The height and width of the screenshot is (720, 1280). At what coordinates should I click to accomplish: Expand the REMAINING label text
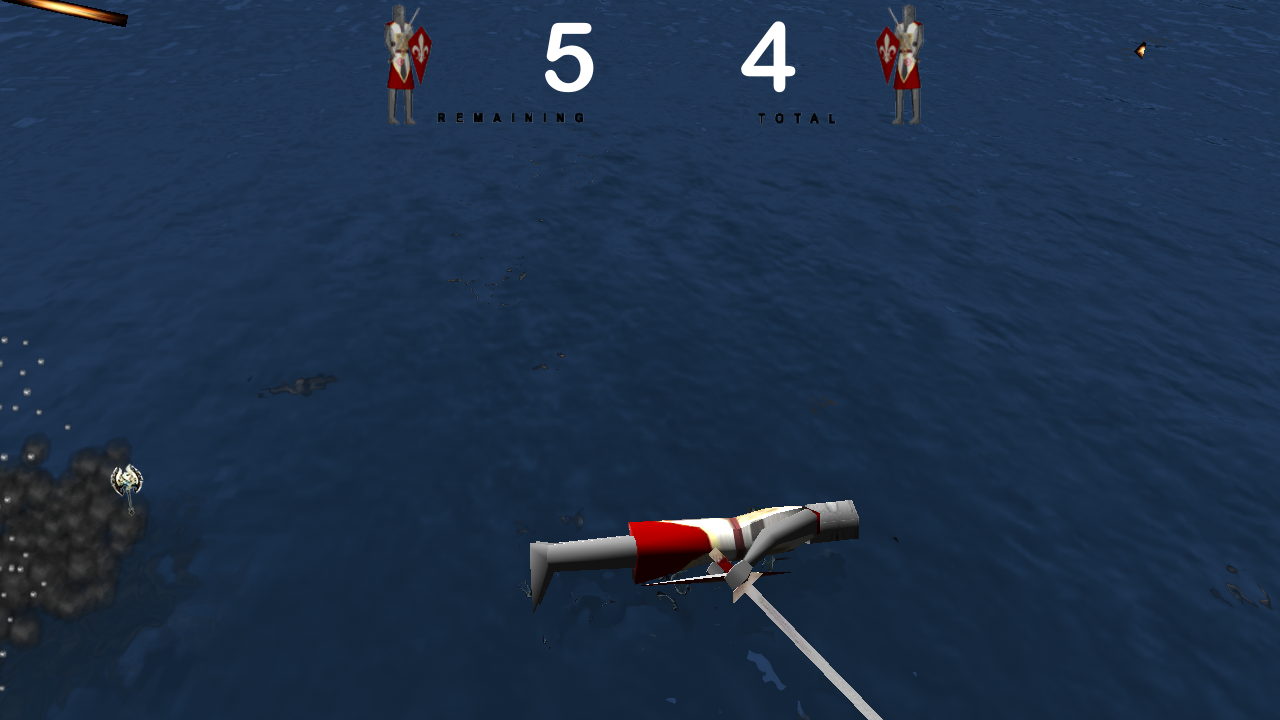[x=510, y=117]
